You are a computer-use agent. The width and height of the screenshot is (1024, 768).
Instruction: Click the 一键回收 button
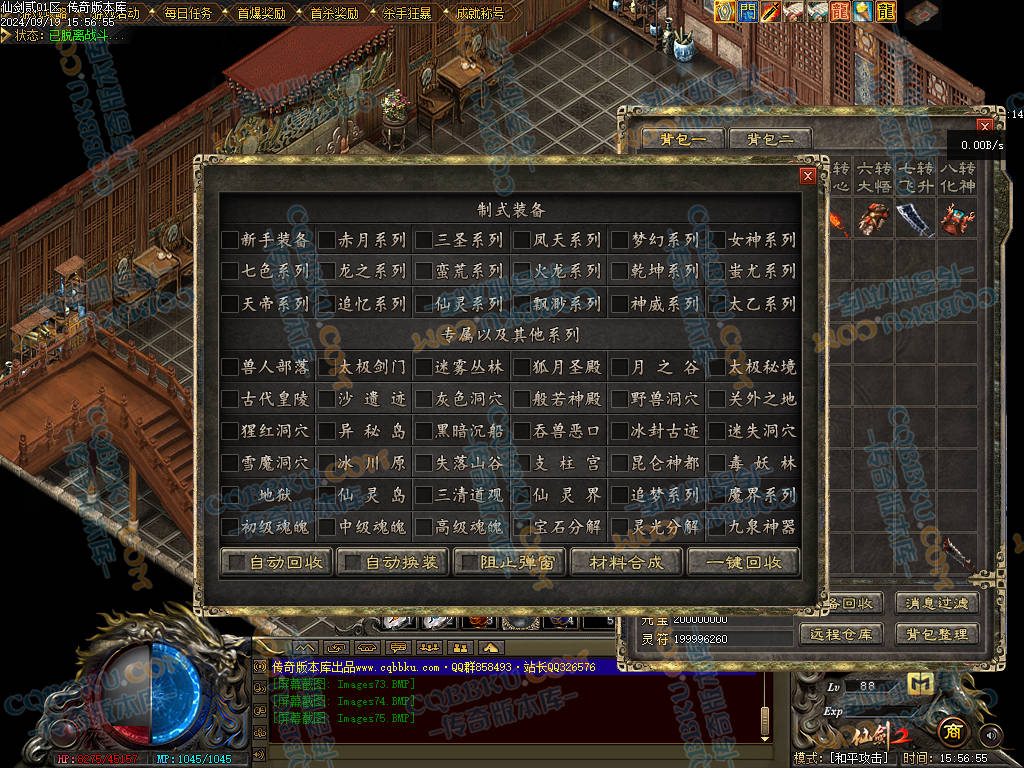[743, 562]
